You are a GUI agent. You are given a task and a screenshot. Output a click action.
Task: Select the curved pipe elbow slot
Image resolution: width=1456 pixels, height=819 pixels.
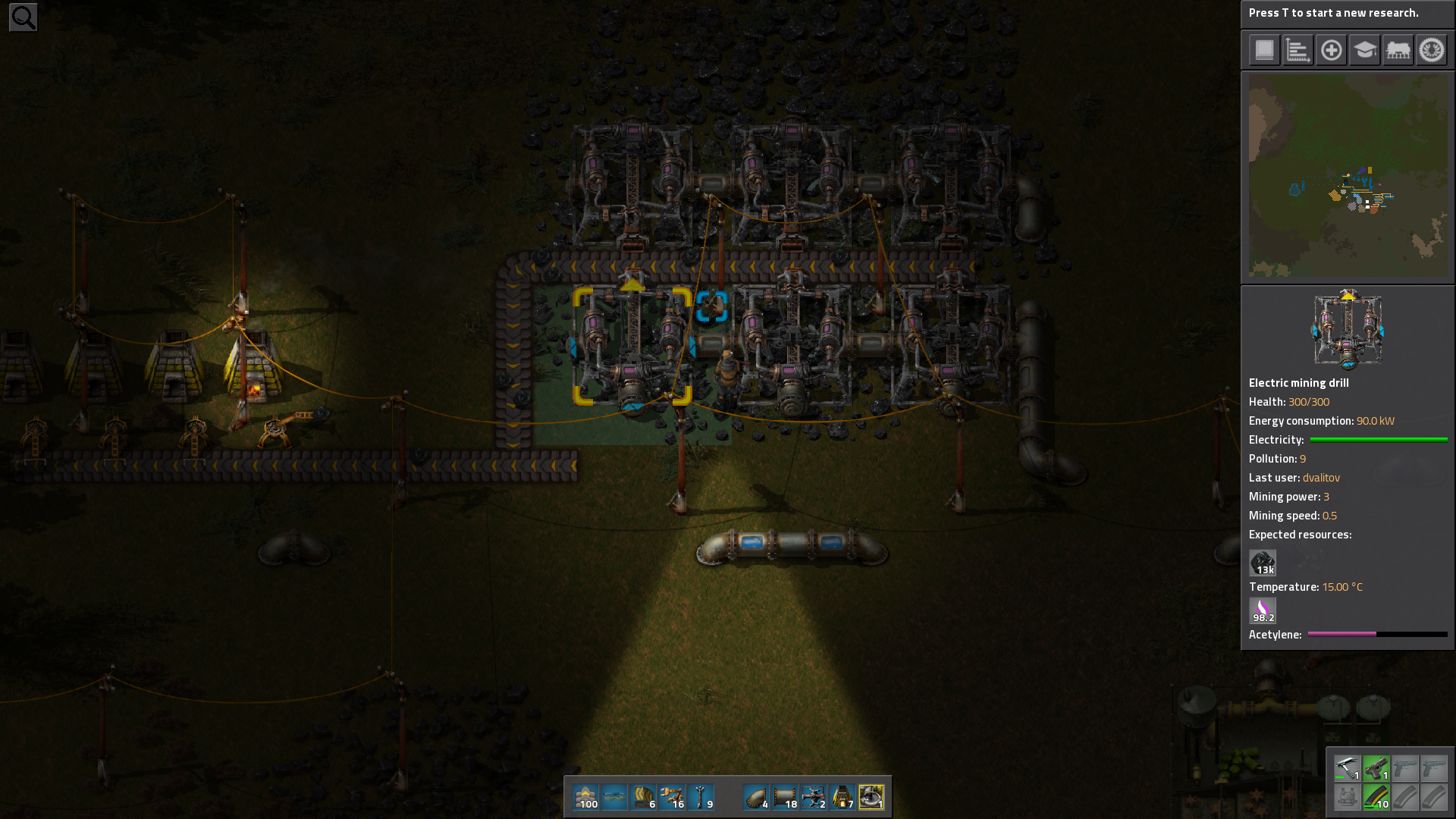point(756,798)
